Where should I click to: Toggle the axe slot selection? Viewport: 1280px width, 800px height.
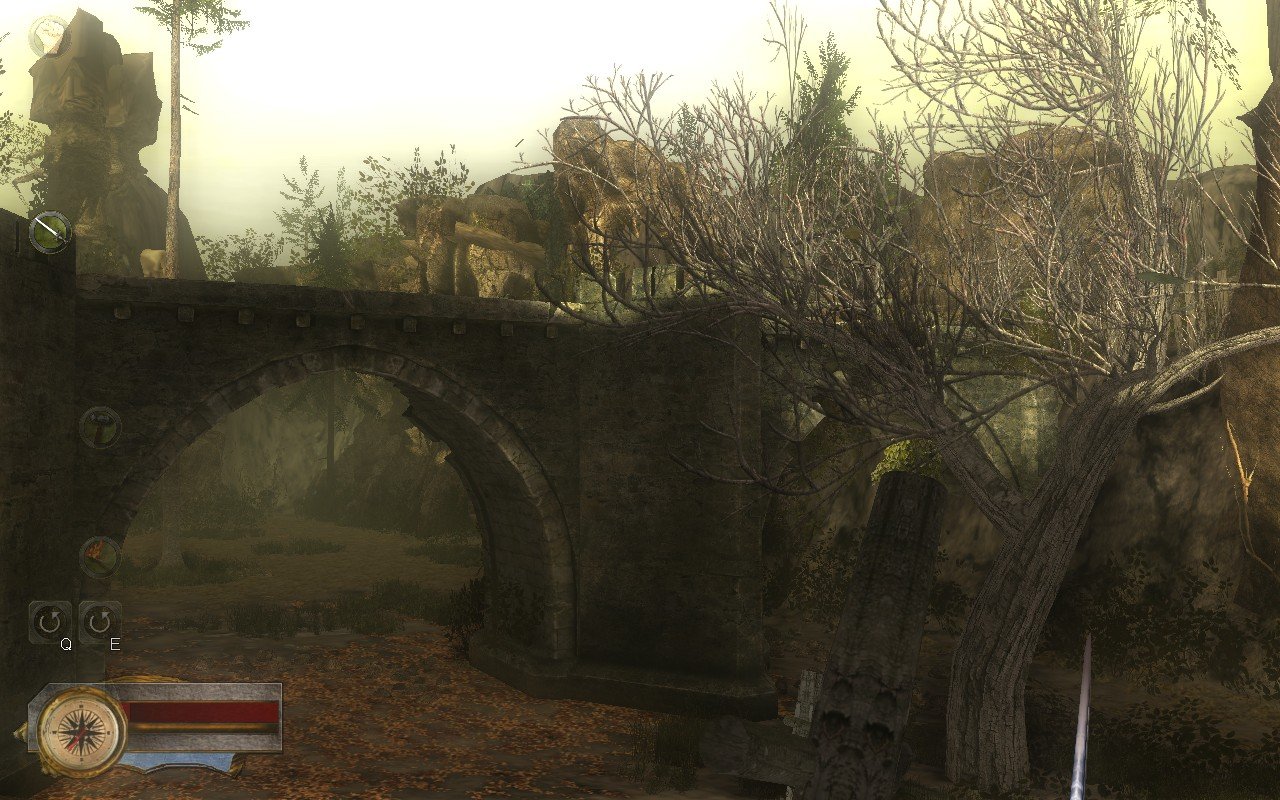tap(98, 427)
